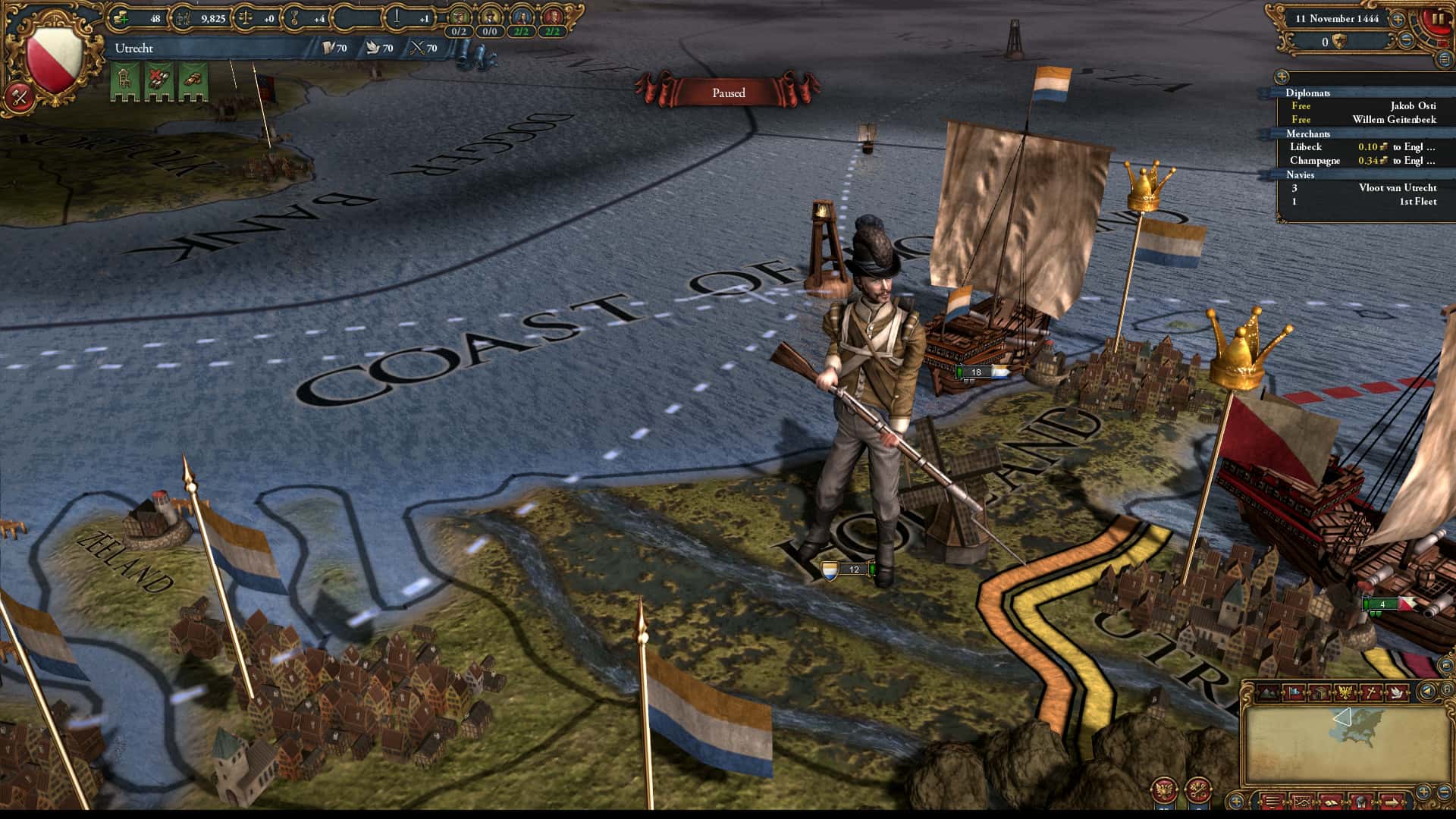Viewport: 1456px width, 819px height.
Task: Open the ledger via the chart icon
Action: click(x=1302, y=802)
